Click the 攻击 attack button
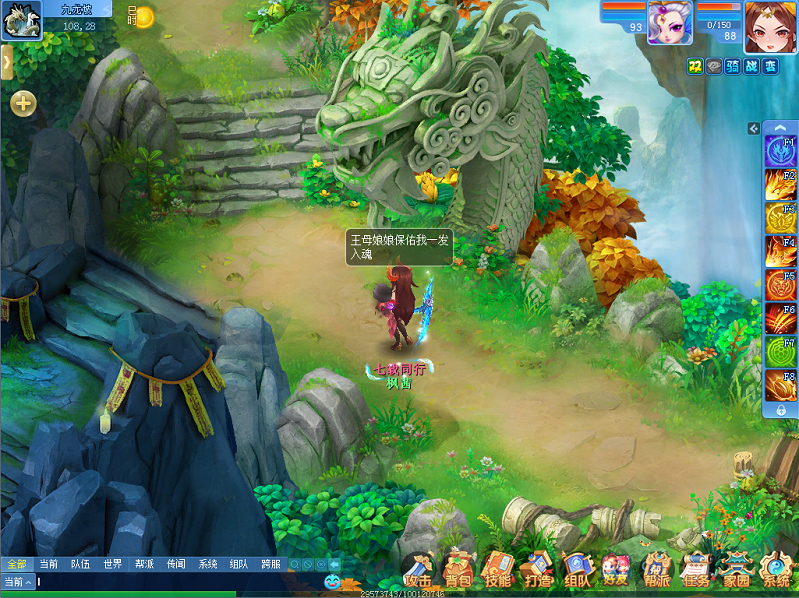799x598 pixels. coord(420,570)
